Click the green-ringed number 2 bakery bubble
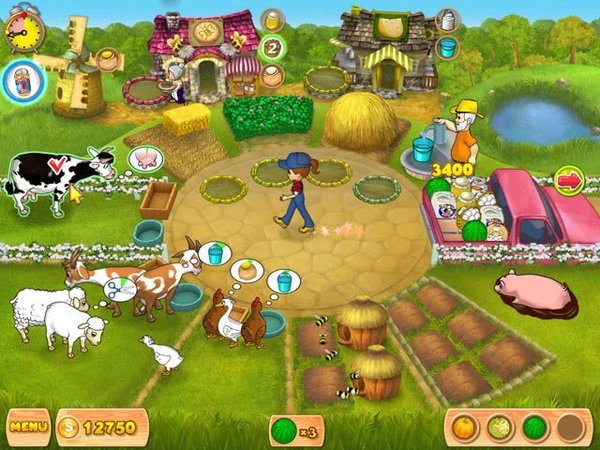Image resolution: width=600 pixels, height=450 pixels. 272,47
